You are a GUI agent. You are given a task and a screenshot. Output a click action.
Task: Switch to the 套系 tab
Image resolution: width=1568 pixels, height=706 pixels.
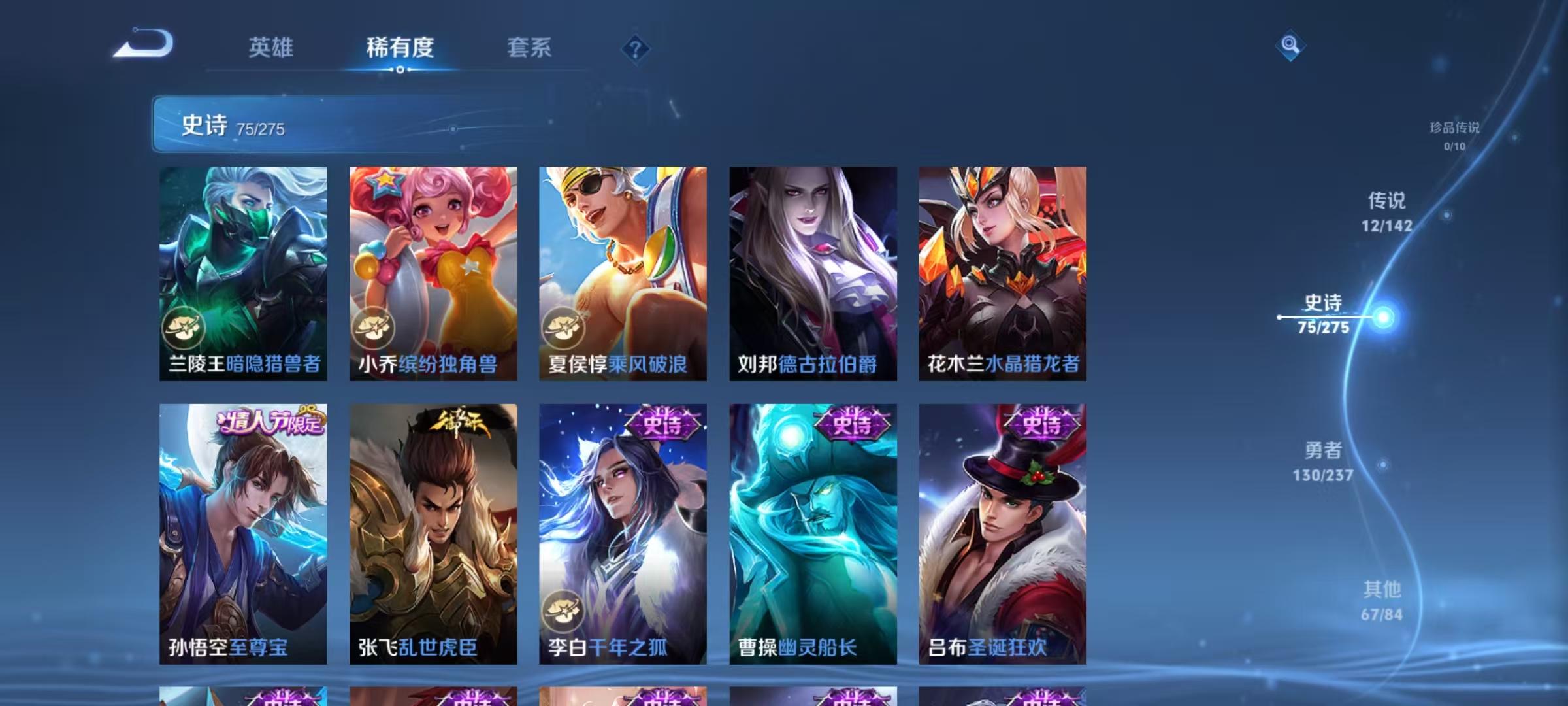(x=530, y=48)
